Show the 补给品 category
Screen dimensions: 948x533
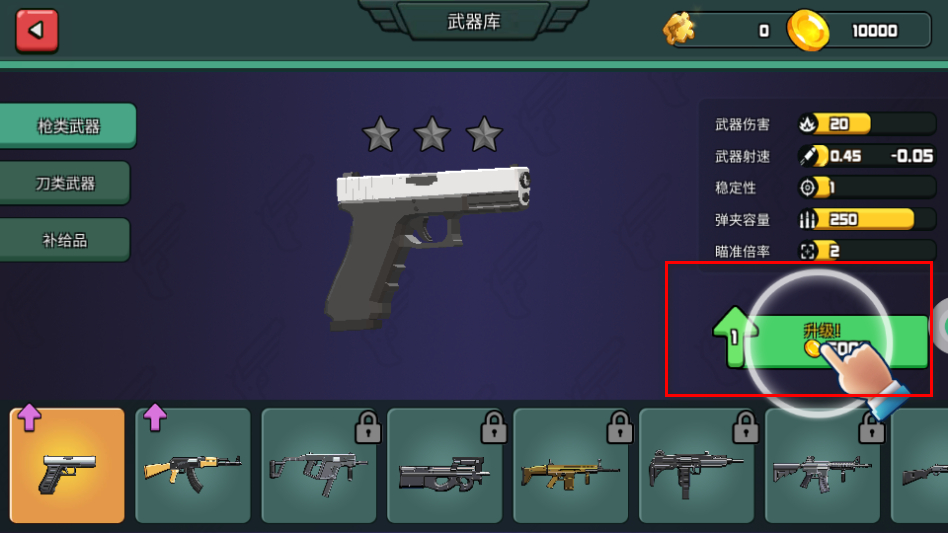click(x=66, y=240)
